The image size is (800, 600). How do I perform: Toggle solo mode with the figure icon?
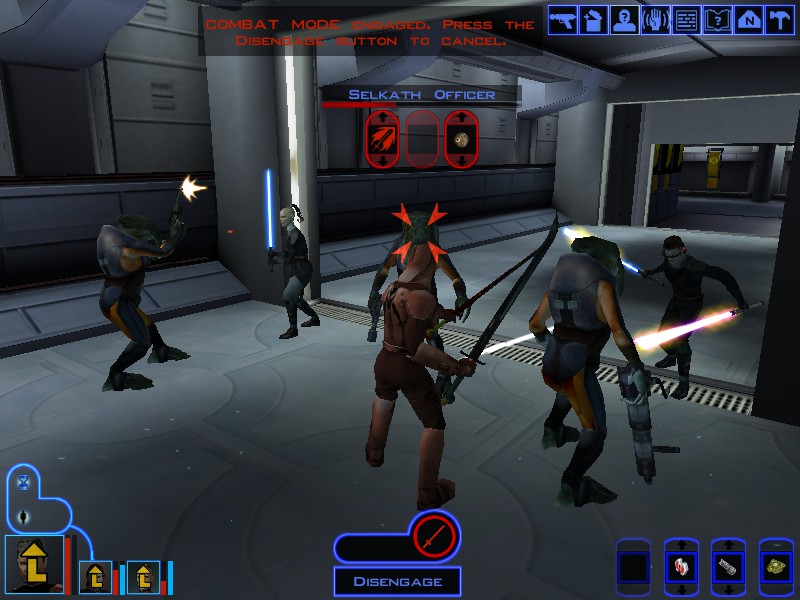point(23,517)
